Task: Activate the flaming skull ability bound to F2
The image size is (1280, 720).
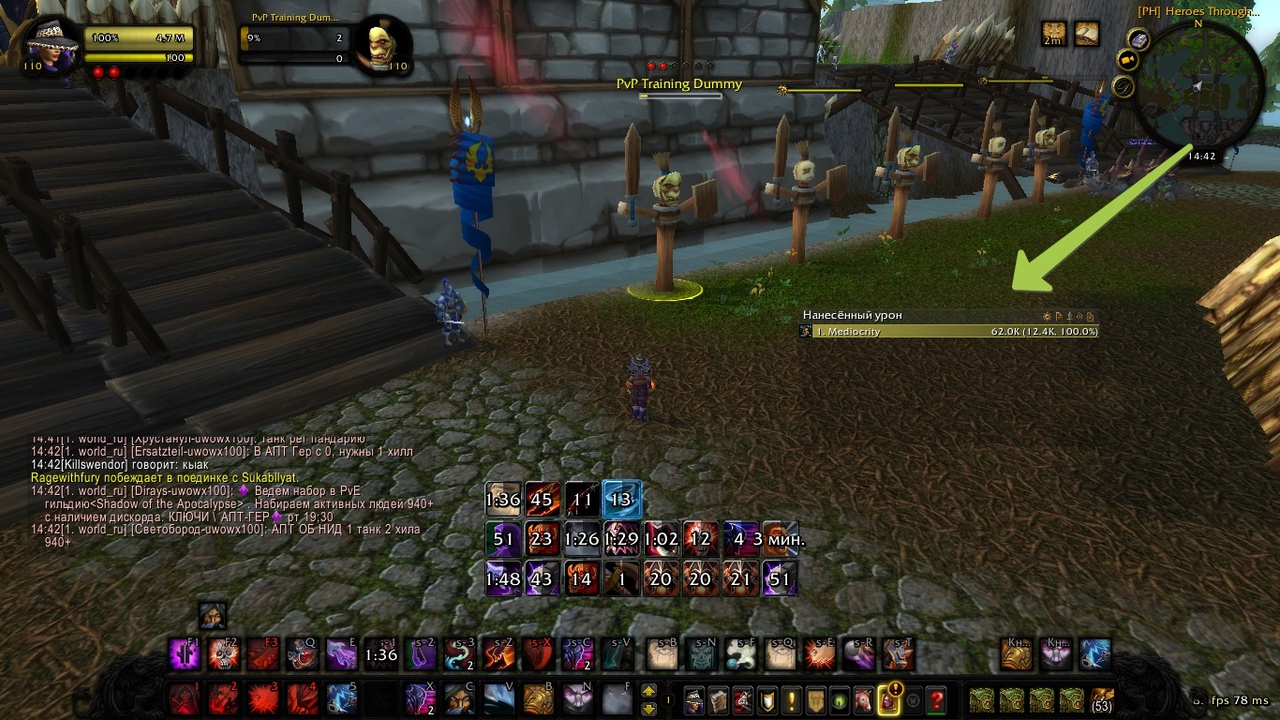Action: pyautogui.click(x=224, y=654)
